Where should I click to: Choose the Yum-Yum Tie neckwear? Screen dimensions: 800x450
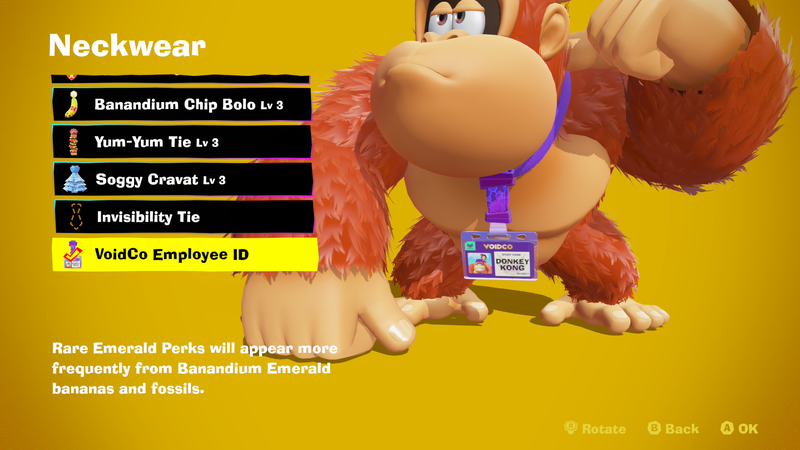[181, 142]
